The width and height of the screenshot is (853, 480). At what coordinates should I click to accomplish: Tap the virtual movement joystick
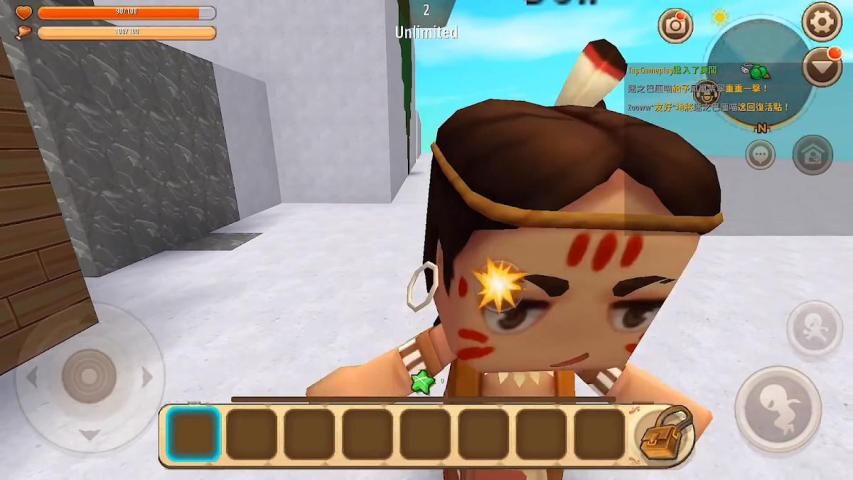(x=89, y=375)
